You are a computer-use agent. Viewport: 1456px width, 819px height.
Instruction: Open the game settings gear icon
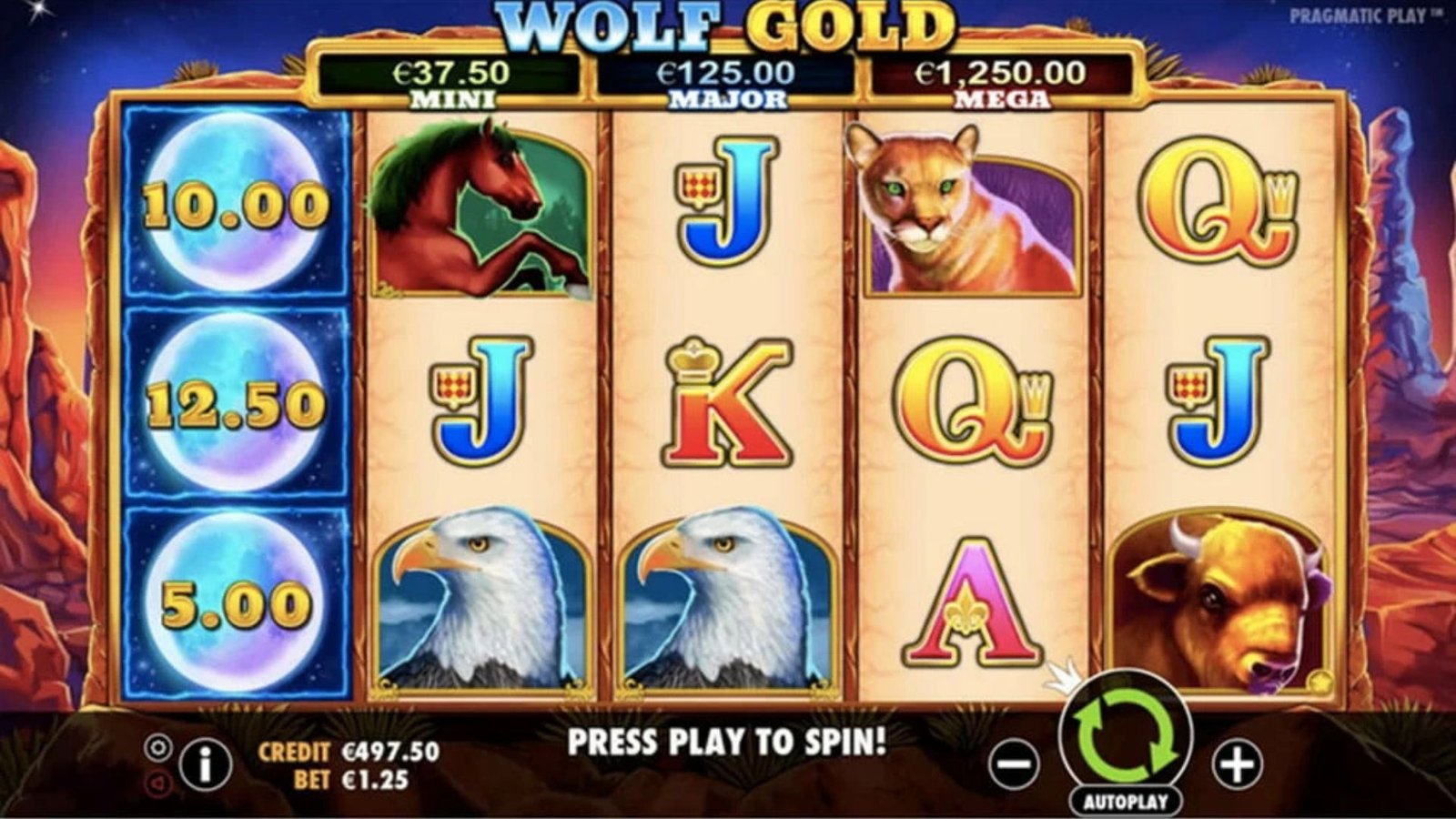pyautogui.click(x=157, y=748)
